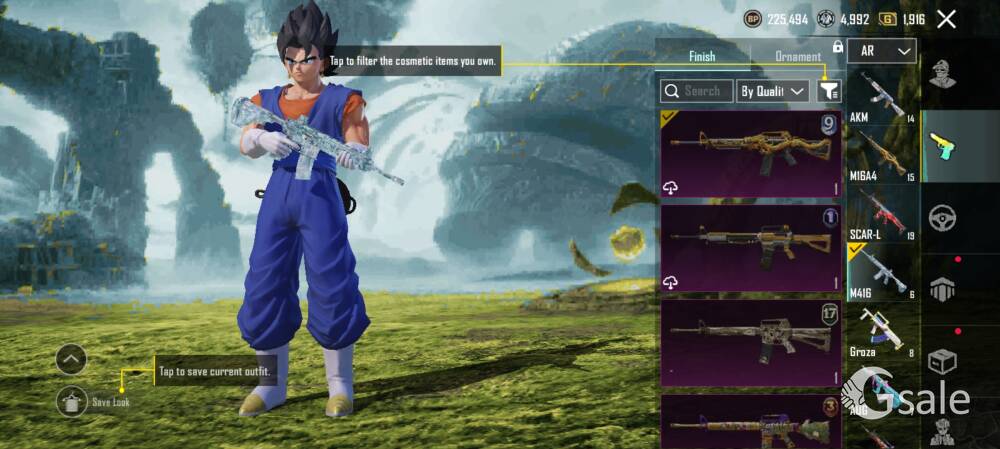1000x449 pixels.
Task: Select the SCAR-L weapon entry
Action: click(x=882, y=213)
